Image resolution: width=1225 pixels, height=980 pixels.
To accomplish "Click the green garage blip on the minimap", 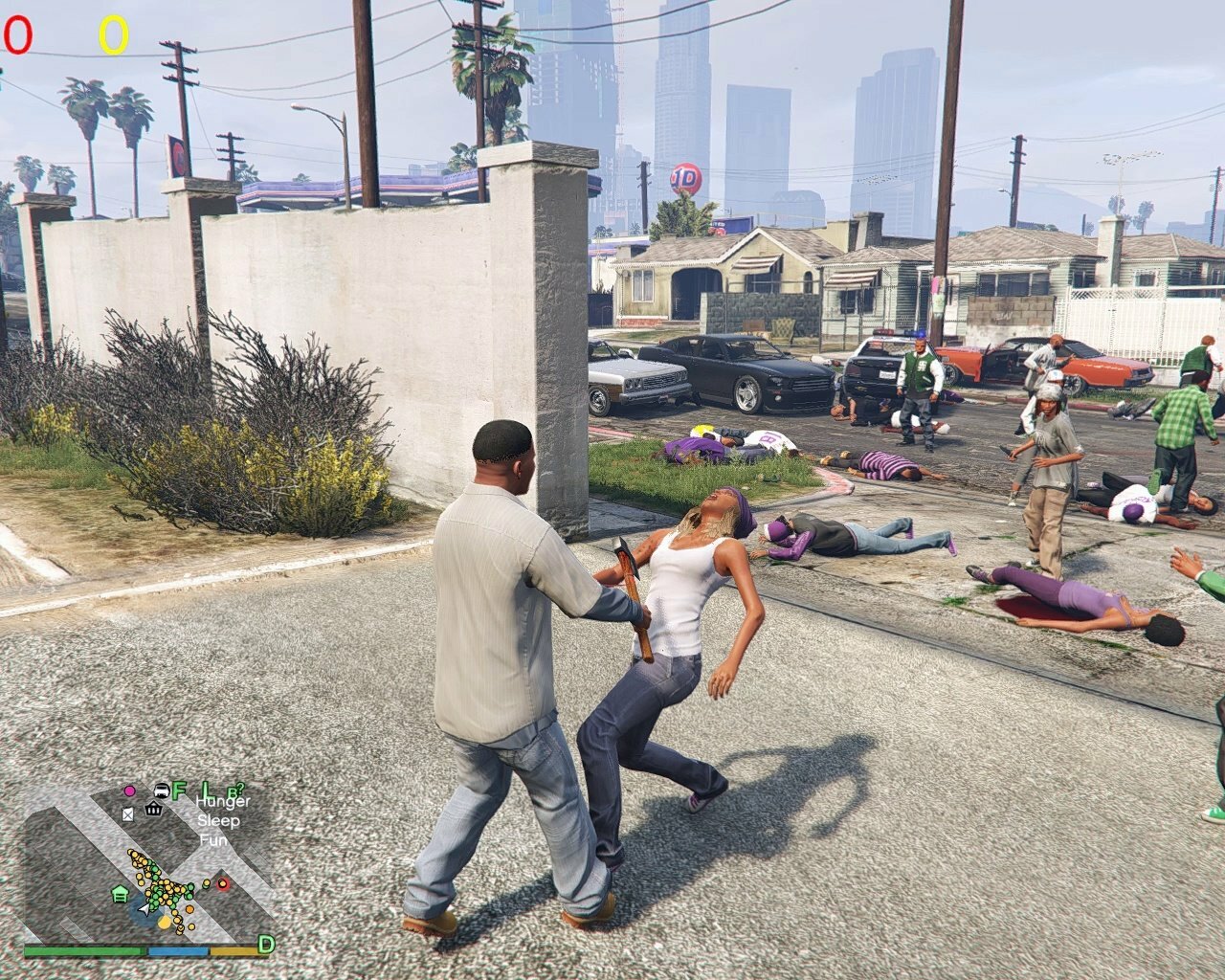I will click(121, 894).
